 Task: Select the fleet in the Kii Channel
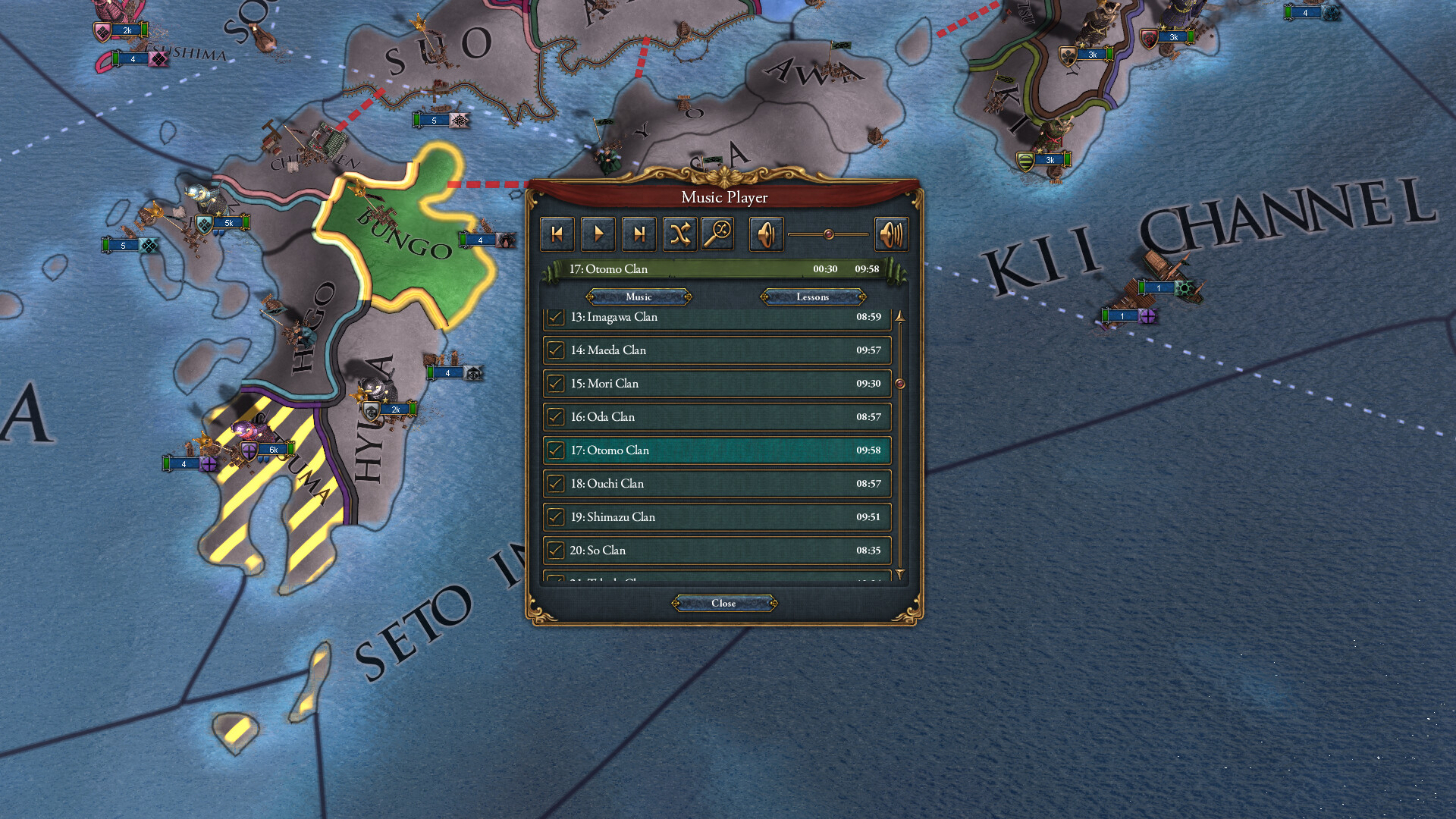tap(1158, 288)
